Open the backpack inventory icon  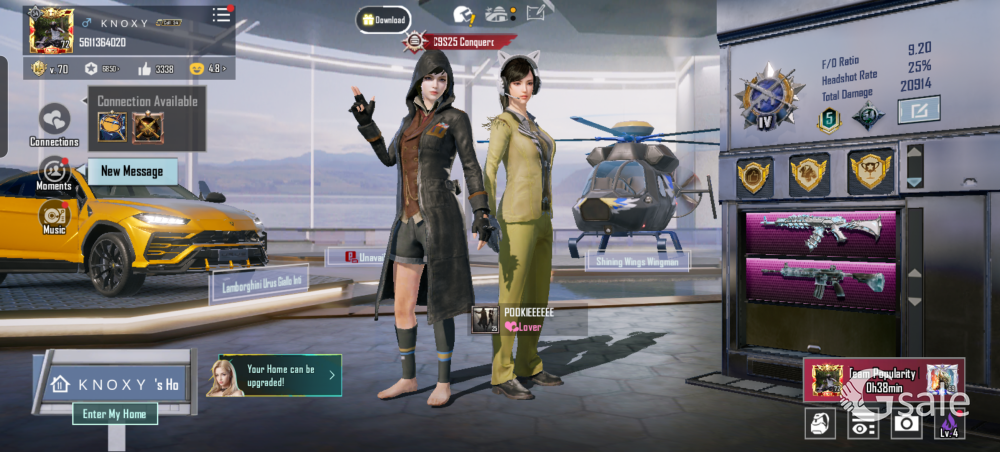[x=820, y=423]
